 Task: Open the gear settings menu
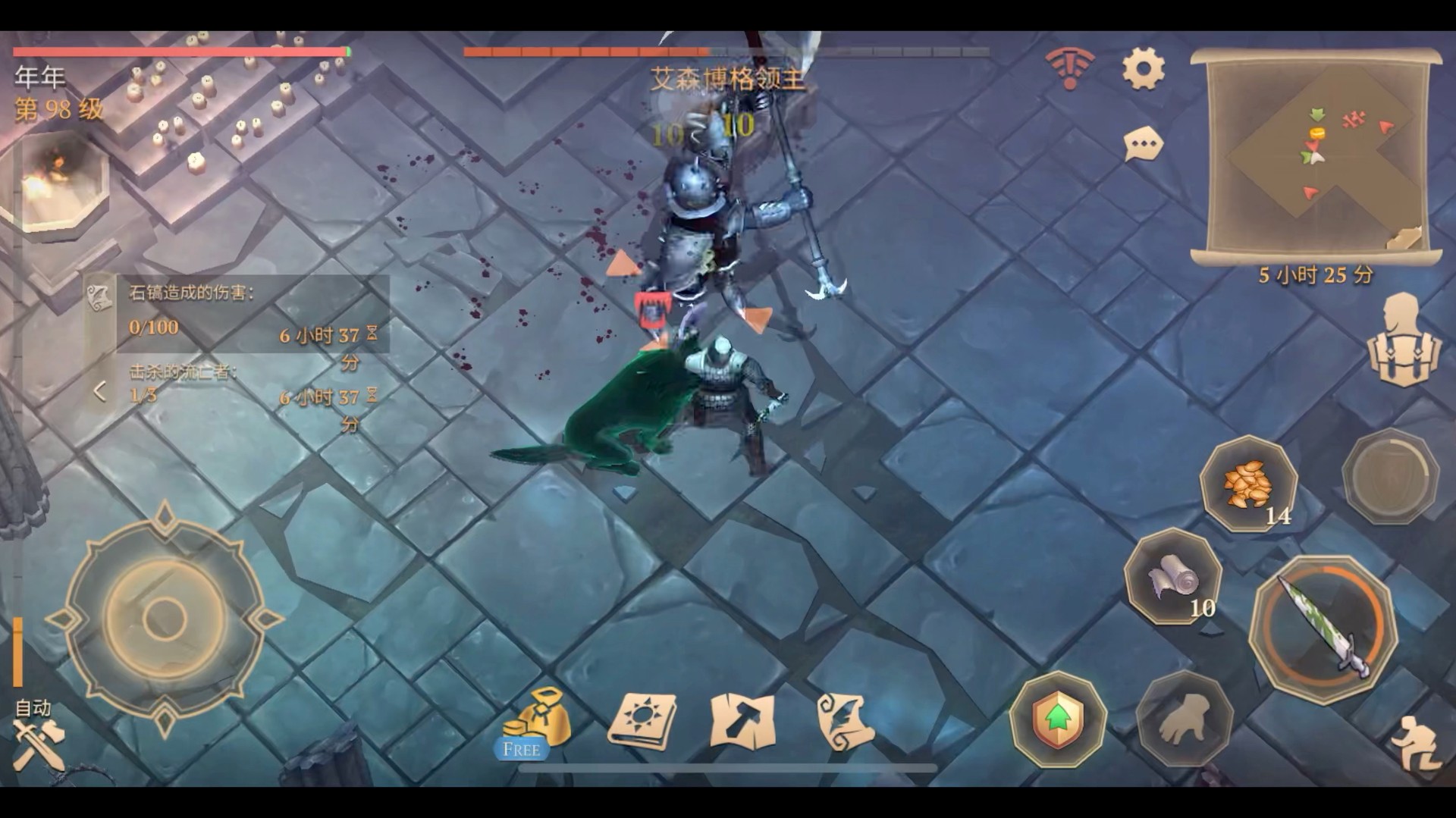pyautogui.click(x=1143, y=69)
